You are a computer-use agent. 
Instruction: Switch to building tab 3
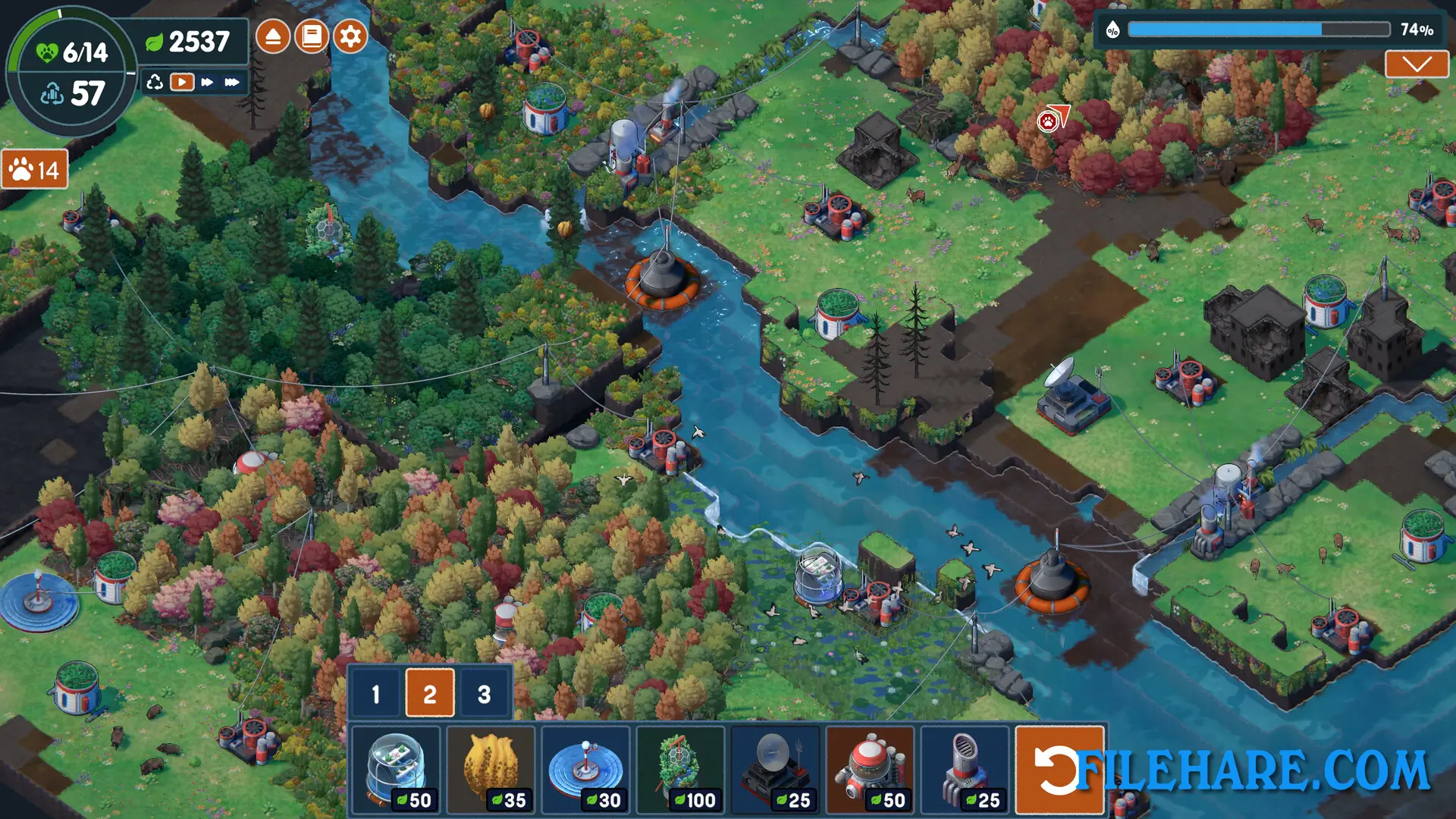[x=483, y=692]
